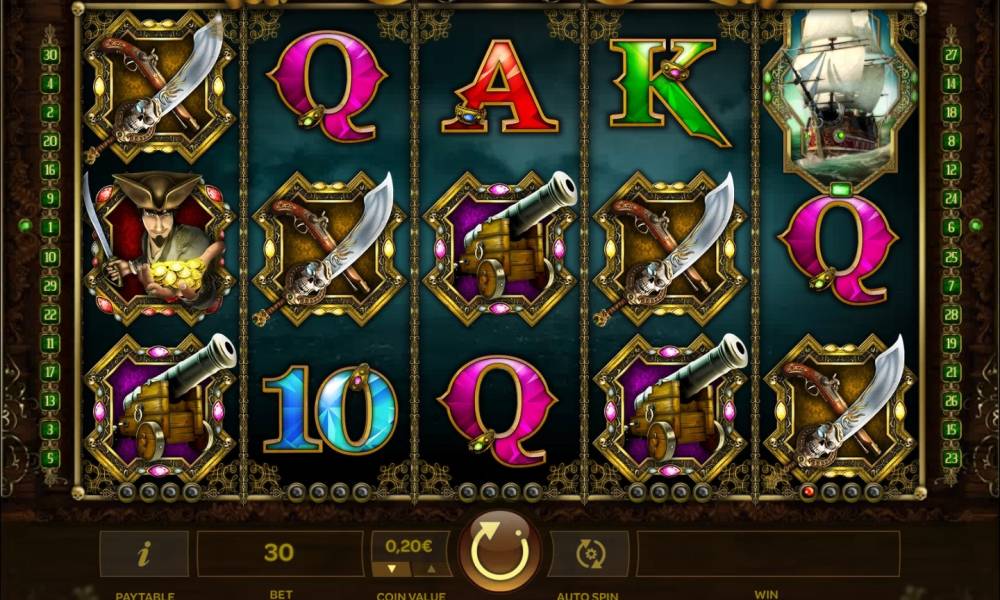Screen dimensions: 1000x600
Task: Choose payline number 14
Action: (951, 84)
